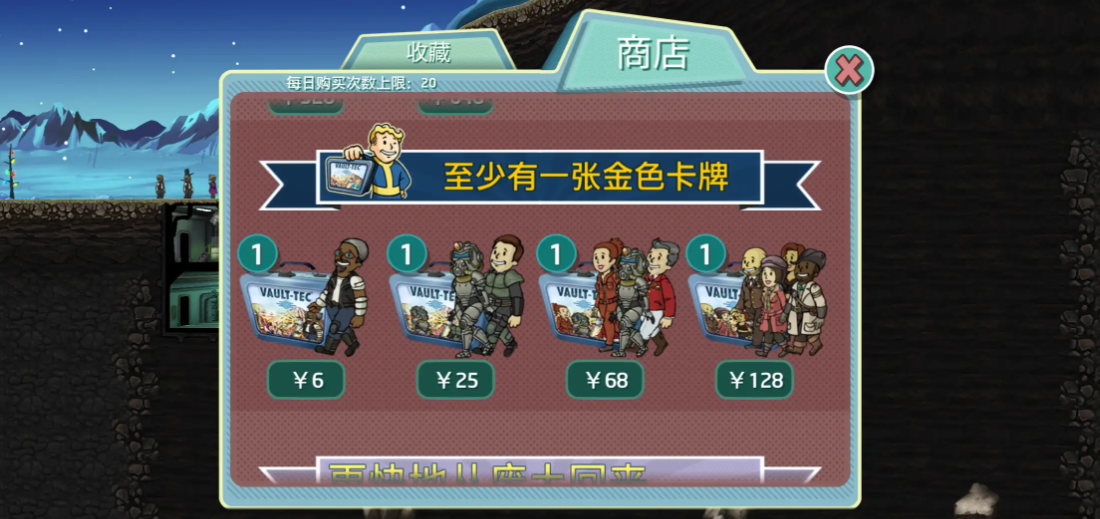Buy the ¥68 lunchbox pack

605,380
